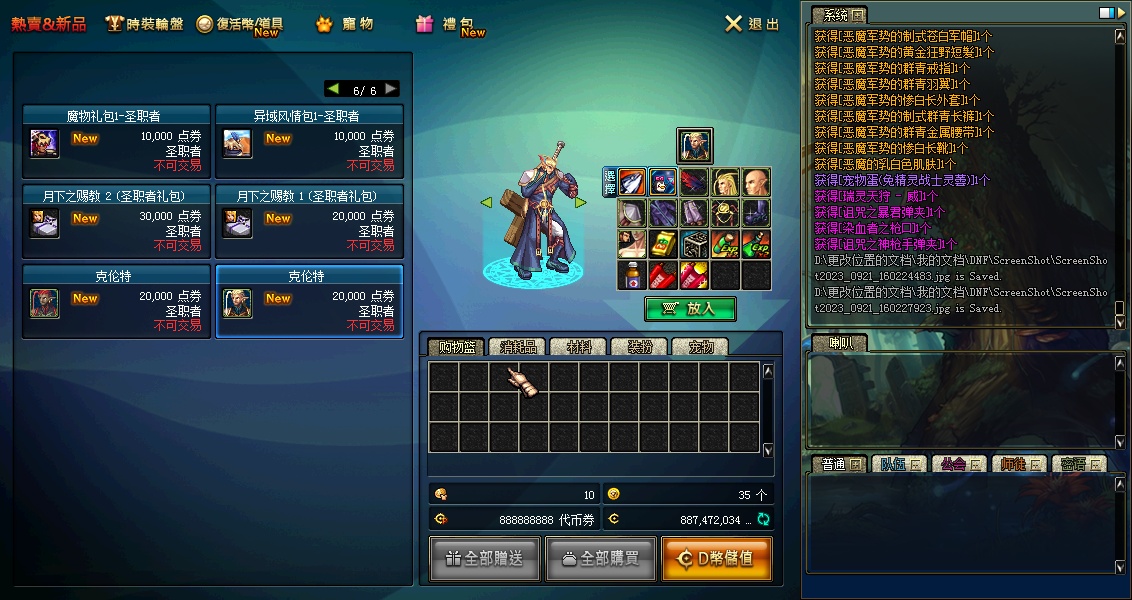Image resolution: width=1132 pixels, height=600 pixels.
Task: Select the carved black cube item slot
Action: coord(695,244)
